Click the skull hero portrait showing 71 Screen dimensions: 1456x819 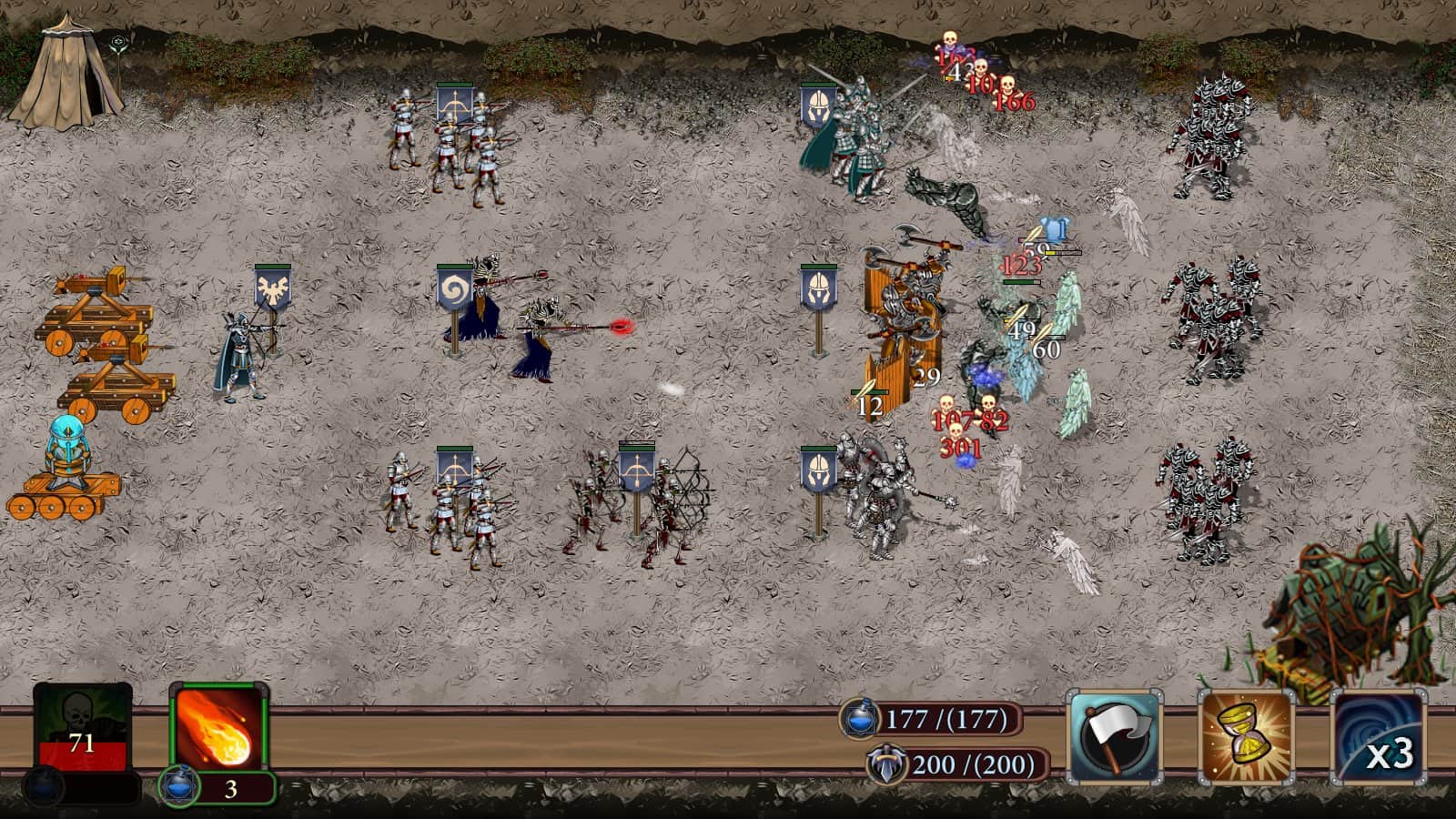80,719
